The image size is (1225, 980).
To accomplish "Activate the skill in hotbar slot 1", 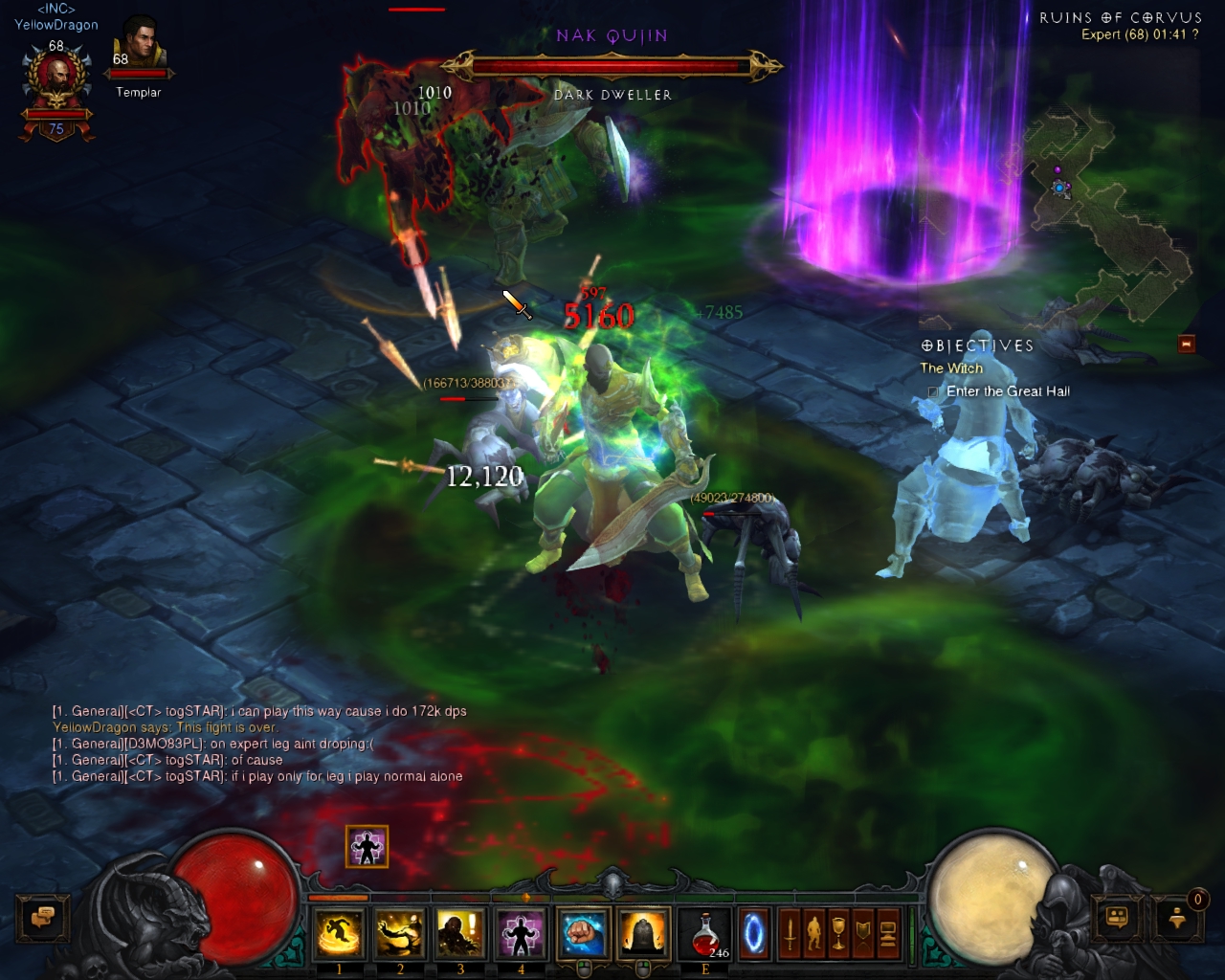I will click(x=339, y=933).
